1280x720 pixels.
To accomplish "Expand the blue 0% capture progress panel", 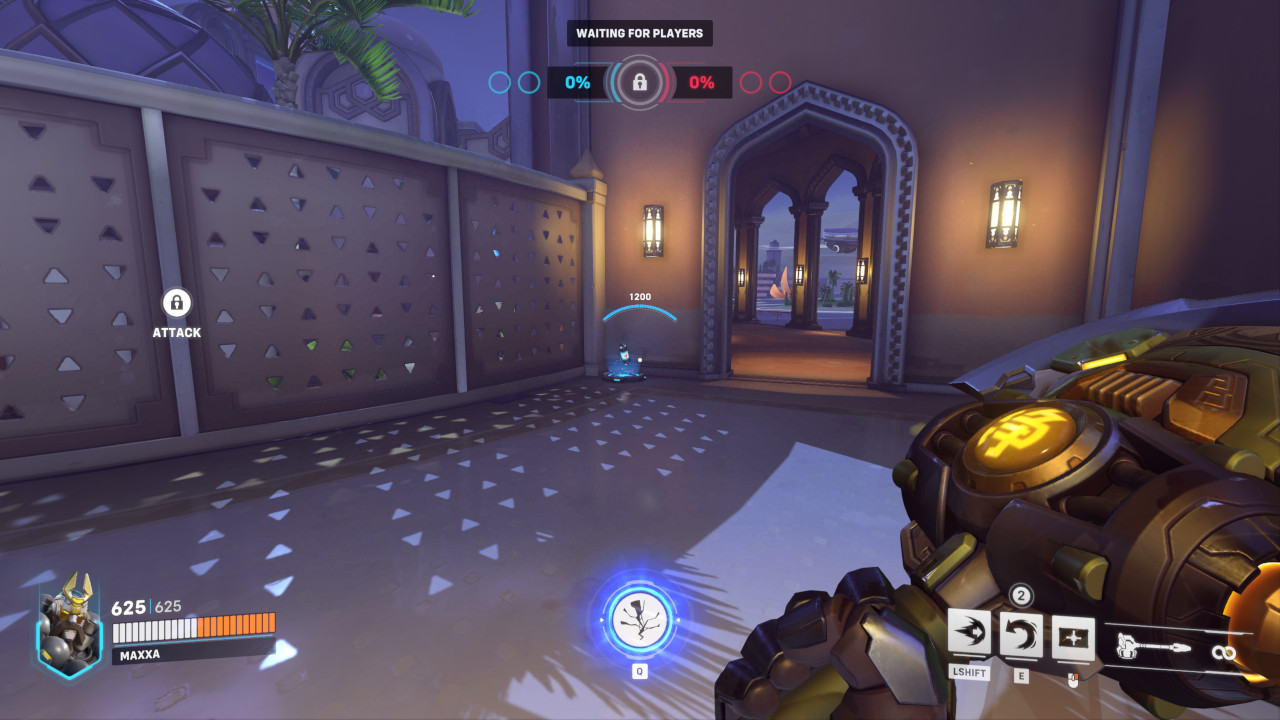I will [x=576, y=83].
